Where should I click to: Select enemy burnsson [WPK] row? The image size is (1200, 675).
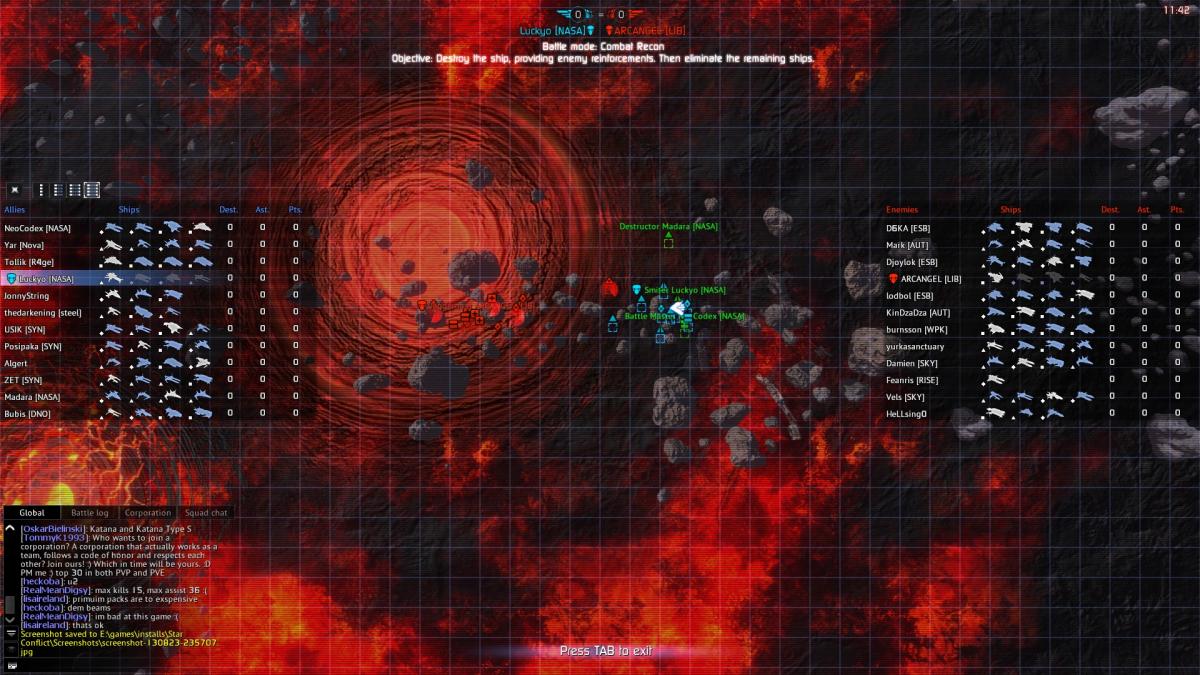[916, 330]
